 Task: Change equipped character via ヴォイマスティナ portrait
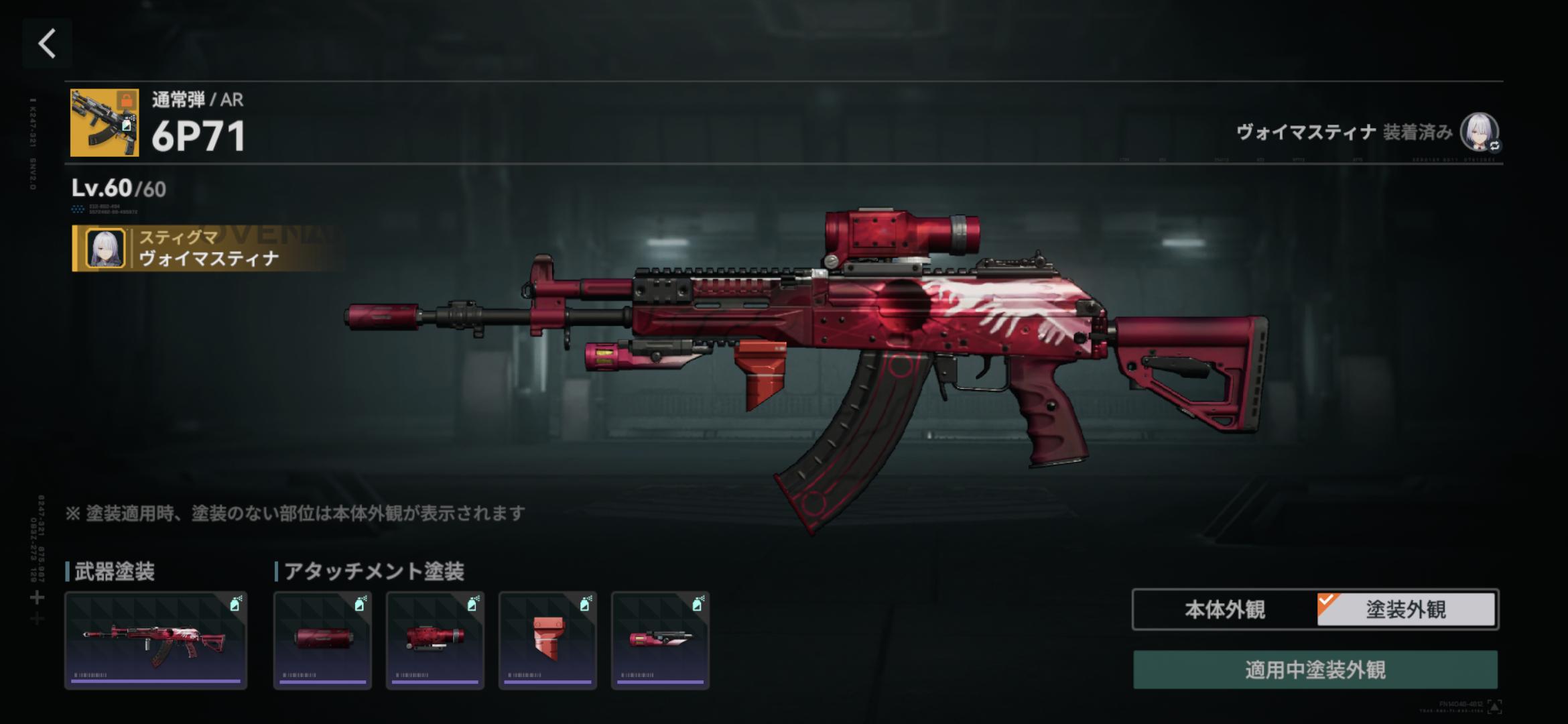click(x=1479, y=132)
